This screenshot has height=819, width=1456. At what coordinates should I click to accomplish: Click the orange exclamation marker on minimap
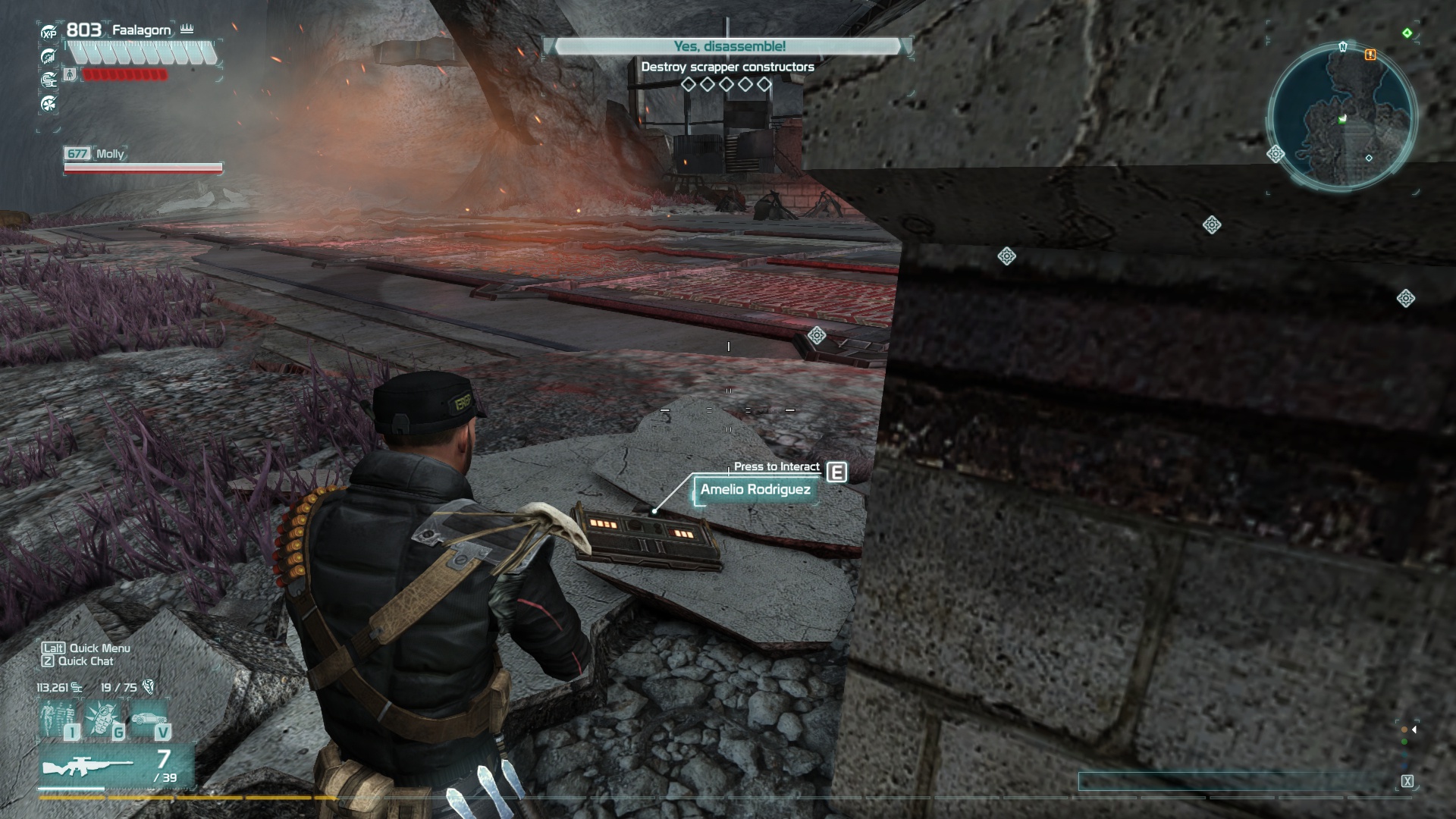click(x=1370, y=55)
